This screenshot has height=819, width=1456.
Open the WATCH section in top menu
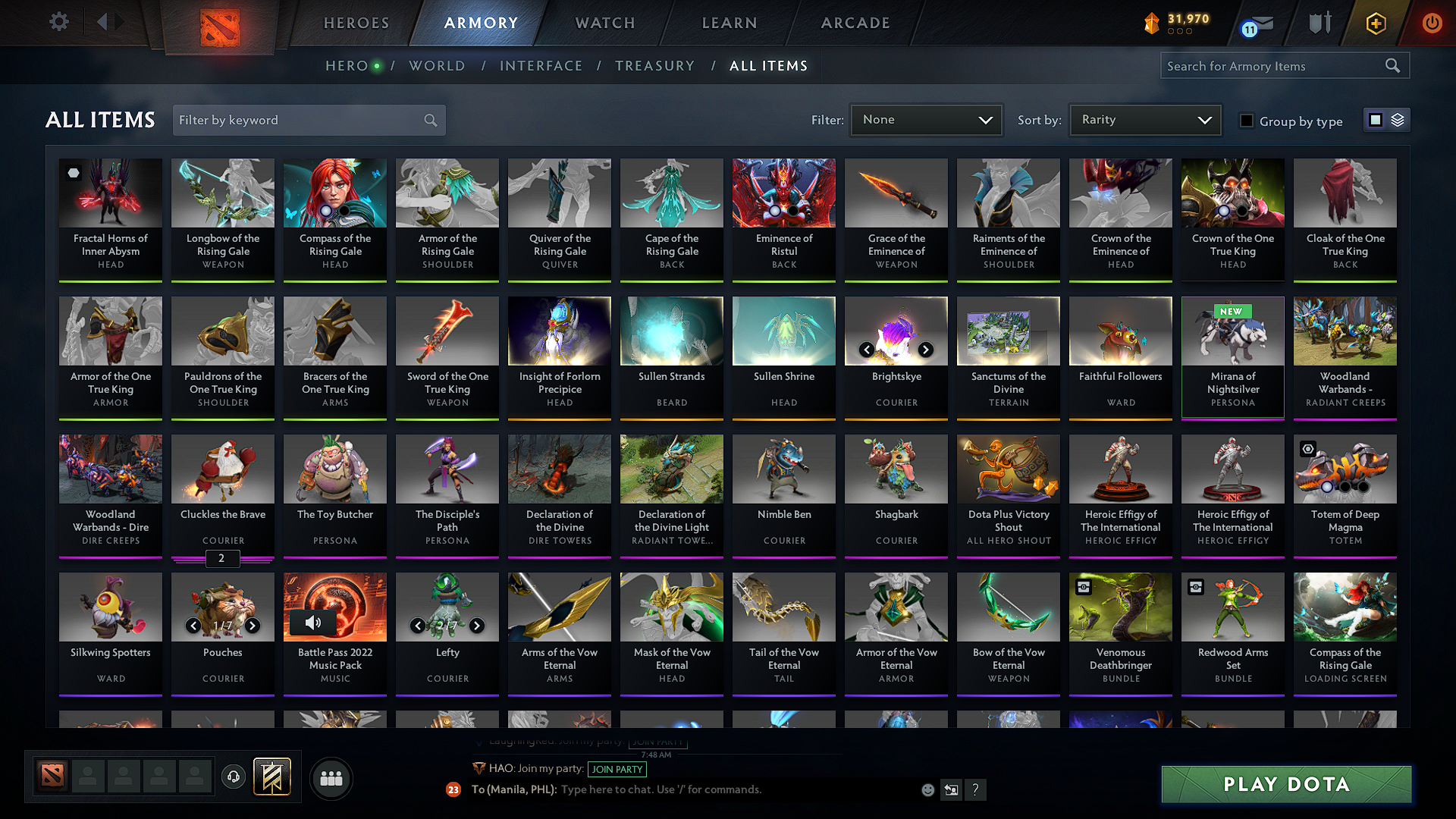point(603,23)
